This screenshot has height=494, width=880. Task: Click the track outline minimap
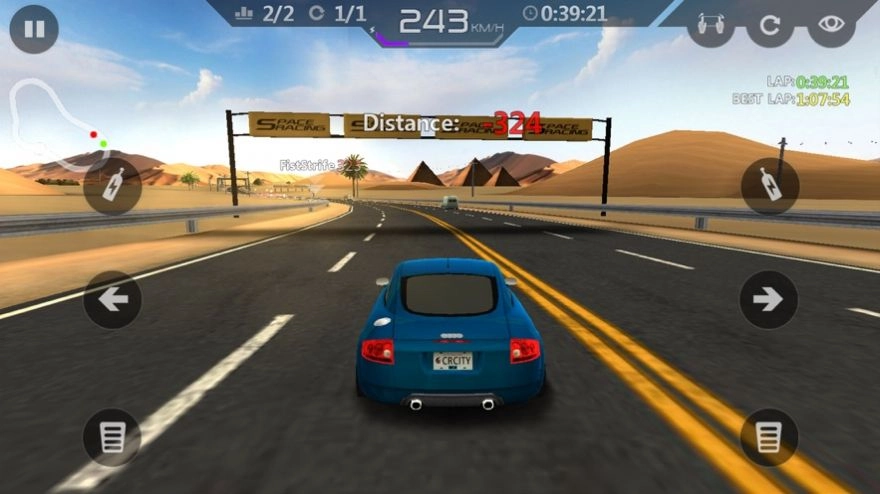point(55,125)
